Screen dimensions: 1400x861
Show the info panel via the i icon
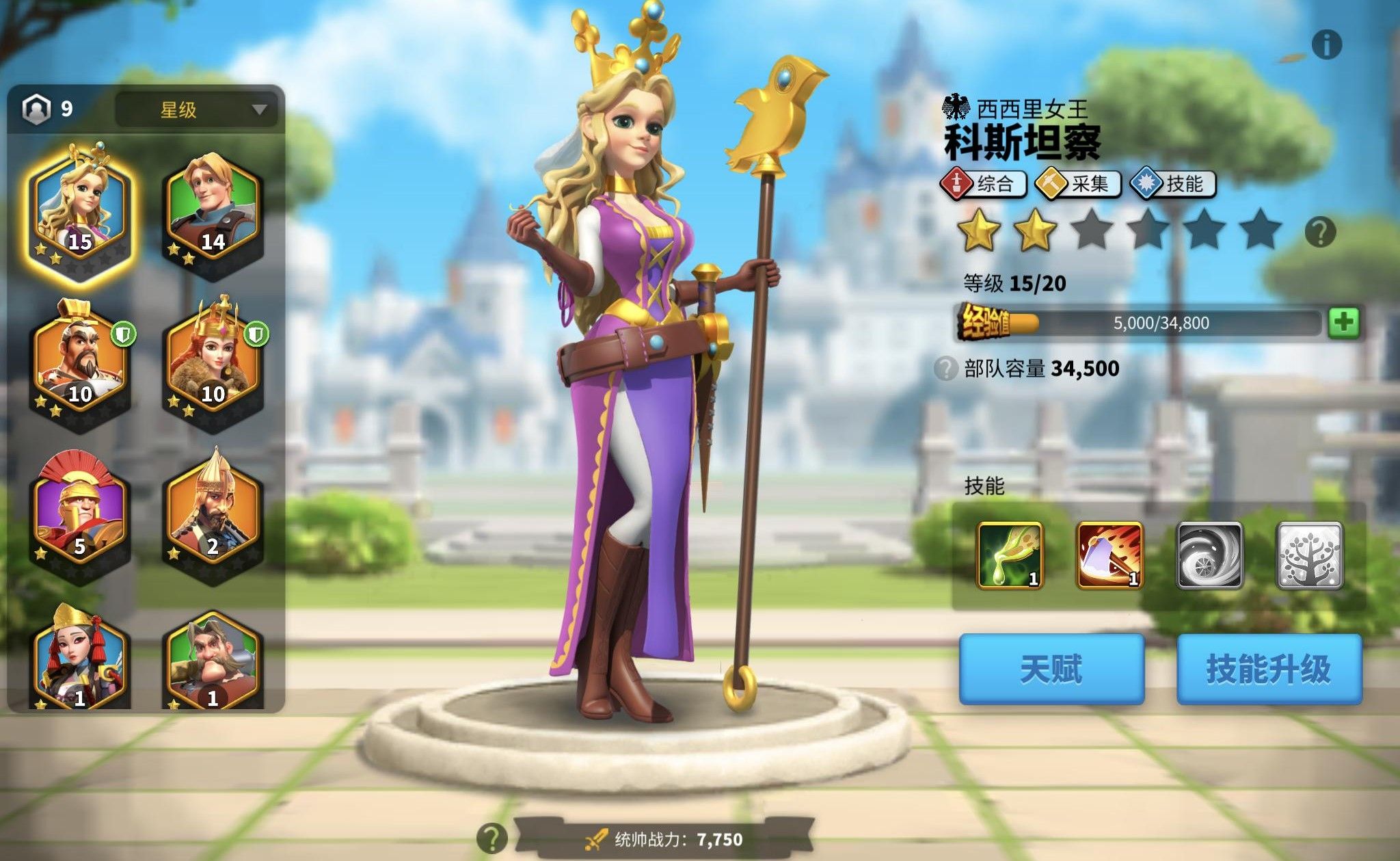coord(1326,45)
